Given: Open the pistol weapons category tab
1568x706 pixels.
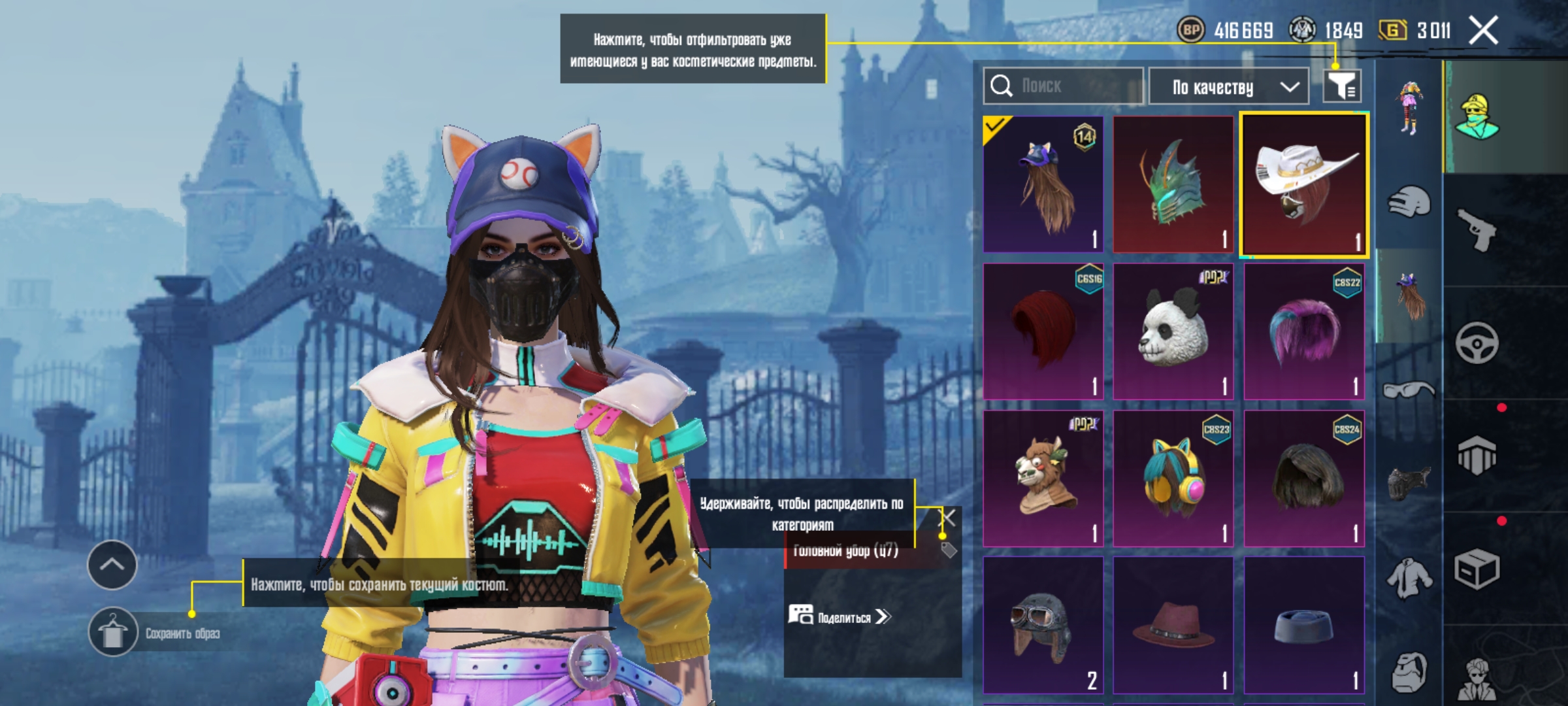Looking at the screenshot, I should tap(1477, 229).
